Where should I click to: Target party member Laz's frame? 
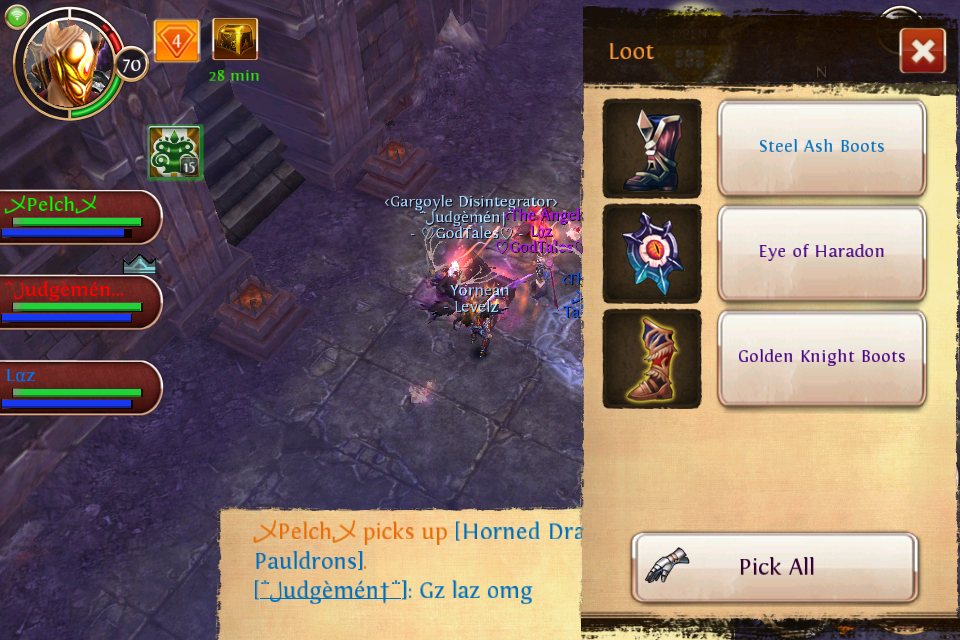(78, 388)
